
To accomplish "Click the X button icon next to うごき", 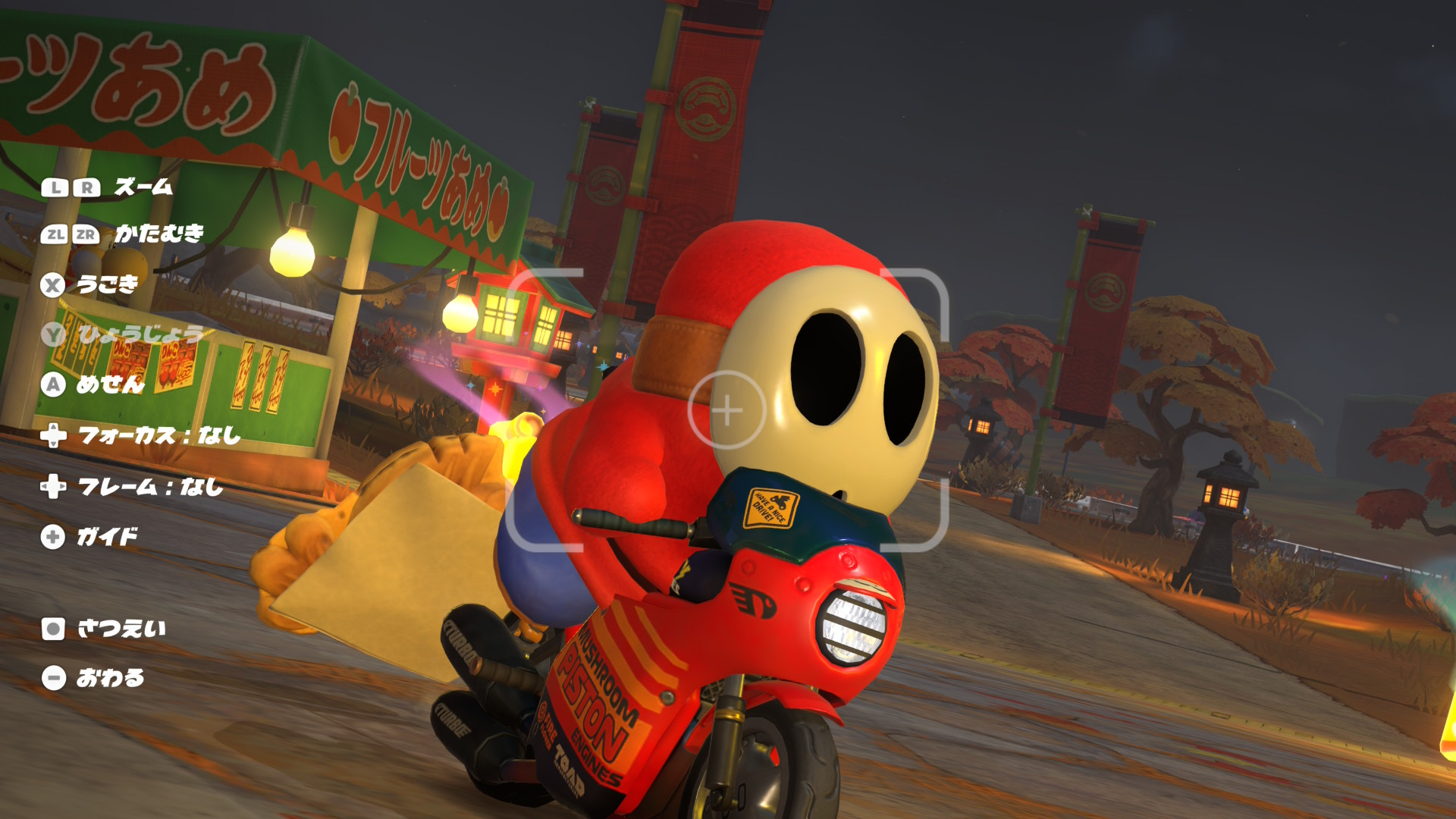I will coord(52,284).
